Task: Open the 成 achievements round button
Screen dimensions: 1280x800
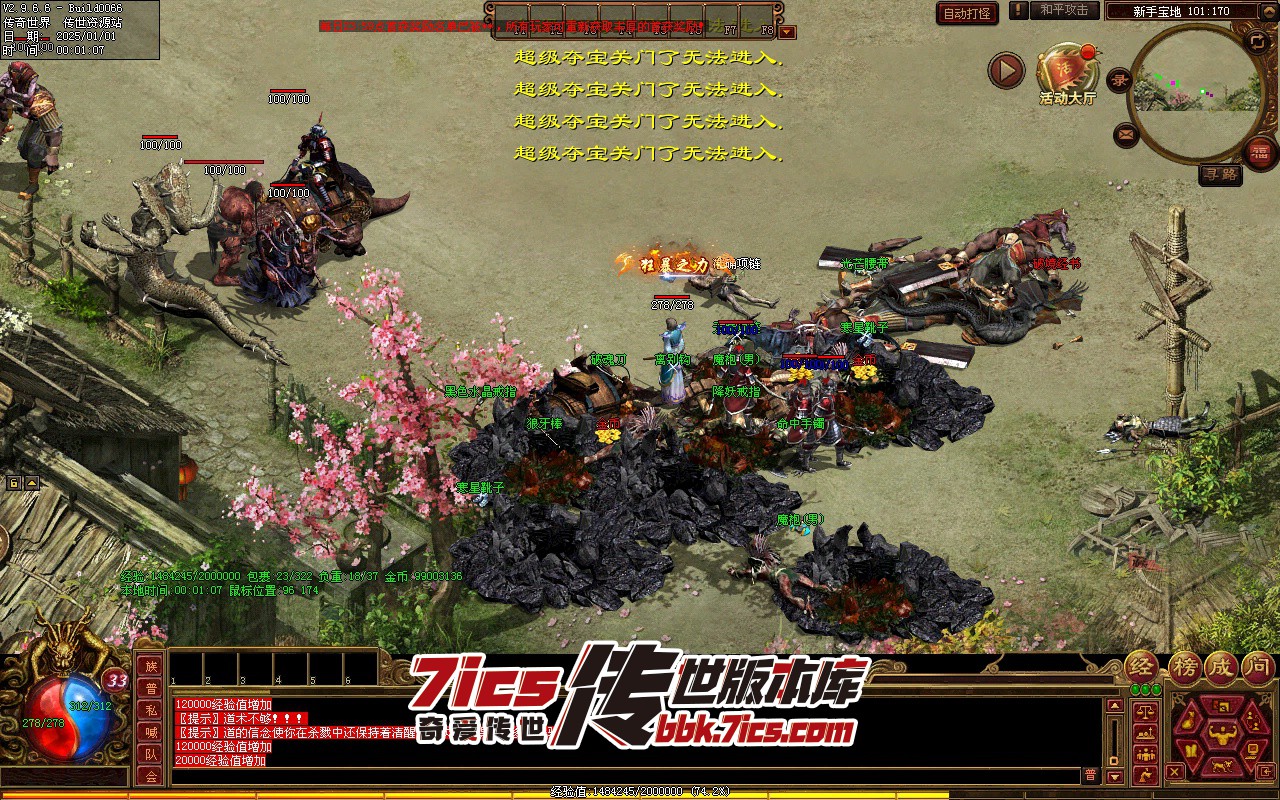Action: click(x=1220, y=667)
